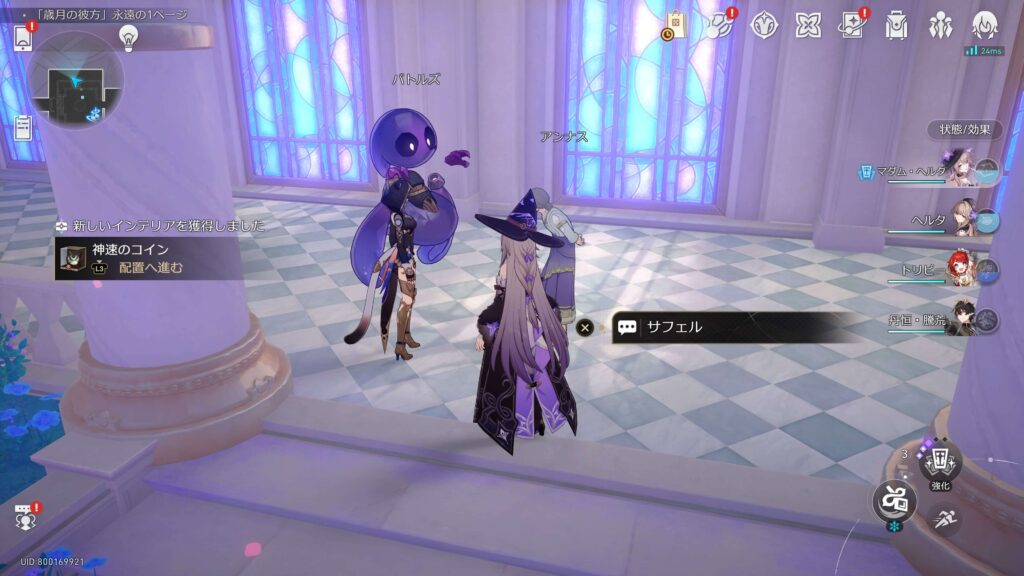Open the chat icon with red alert
The image size is (1024, 576).
24,517
